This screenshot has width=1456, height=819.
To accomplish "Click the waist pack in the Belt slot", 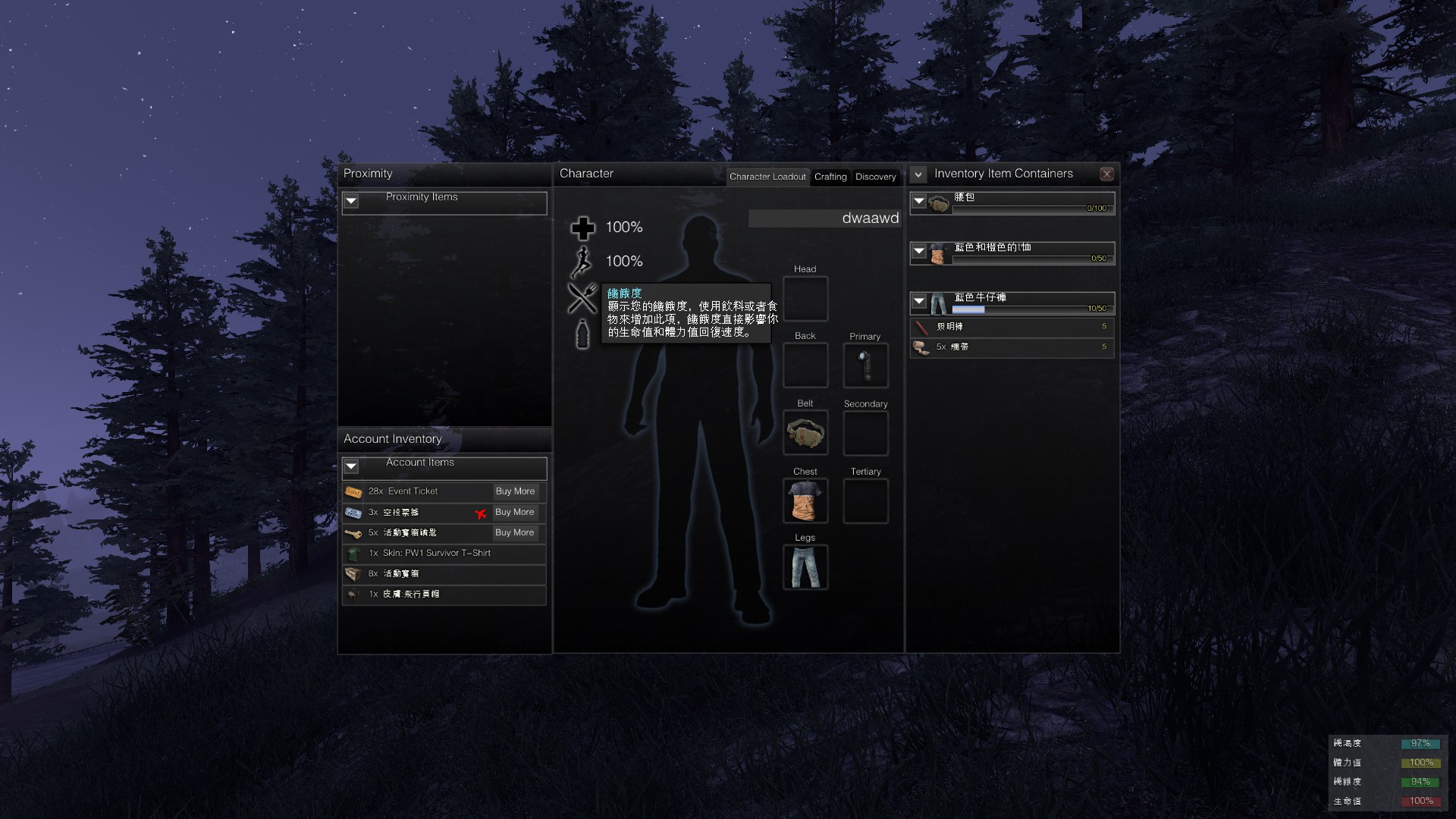I will point(805,433).
